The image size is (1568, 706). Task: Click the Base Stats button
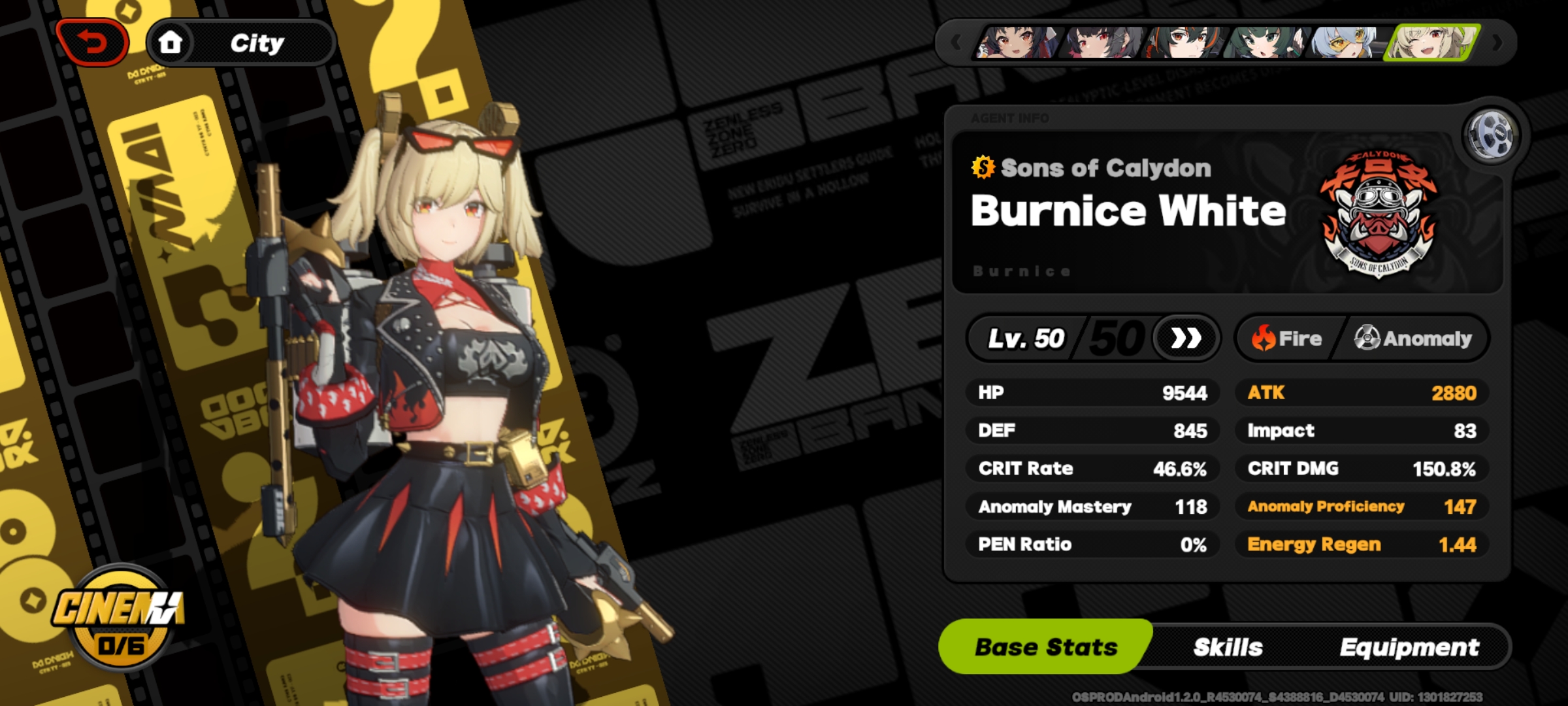tap(1038, 647)
